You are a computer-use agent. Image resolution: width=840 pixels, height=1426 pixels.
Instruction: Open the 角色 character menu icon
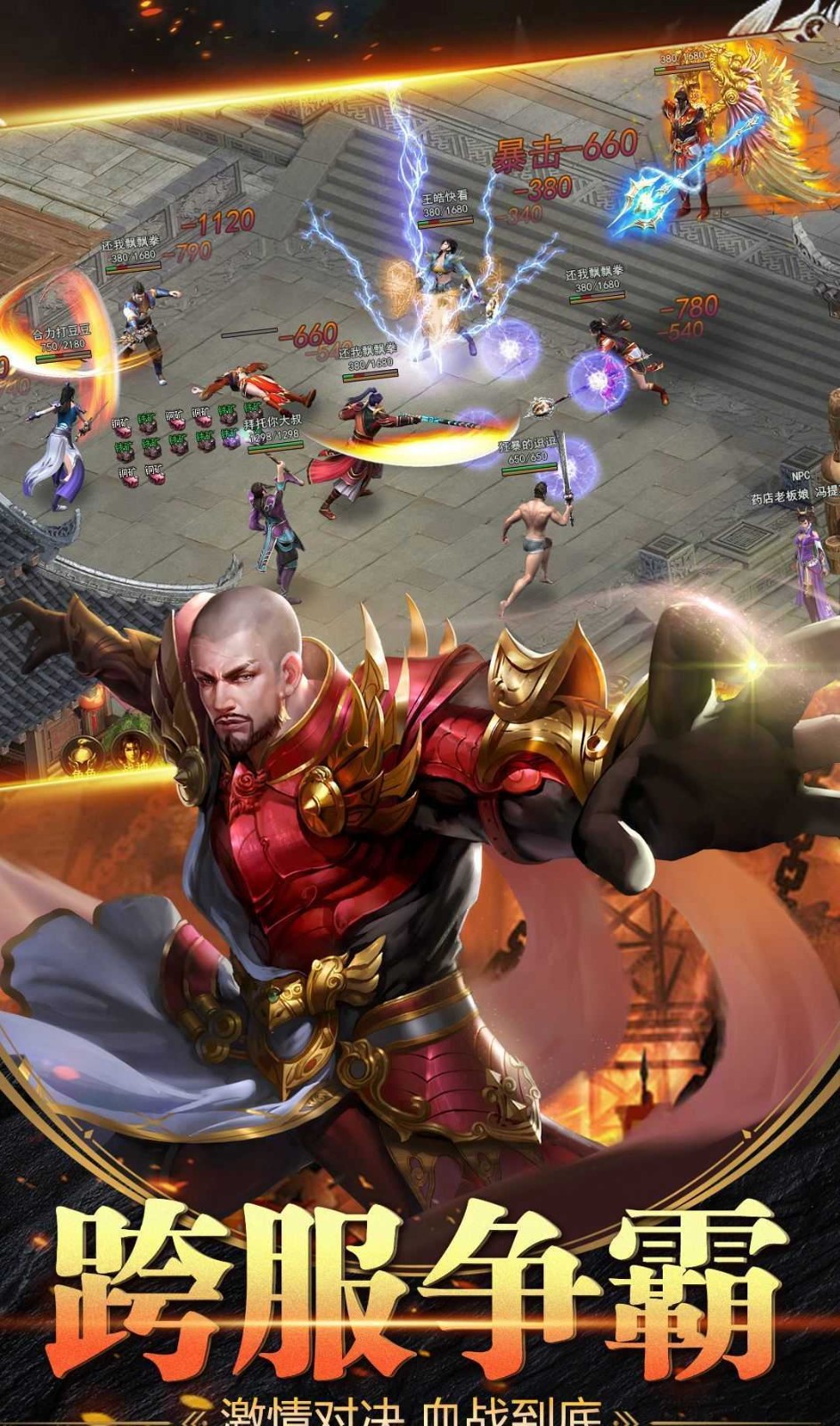point(81,755)
